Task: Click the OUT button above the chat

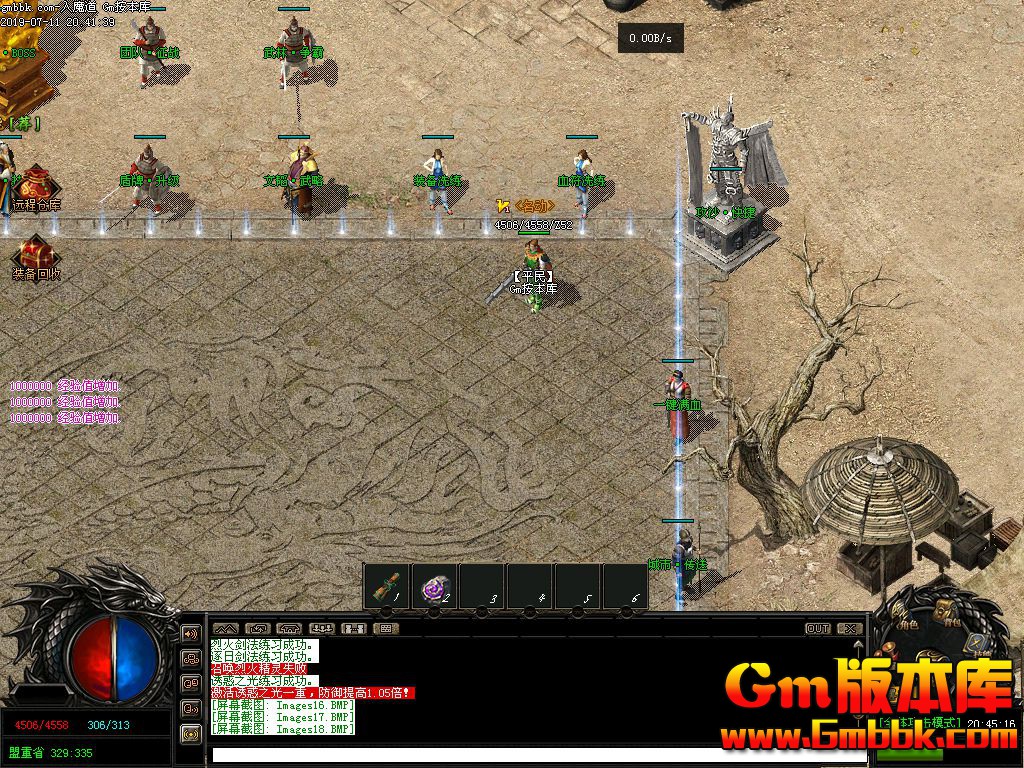Action: (x=818, y=629)
